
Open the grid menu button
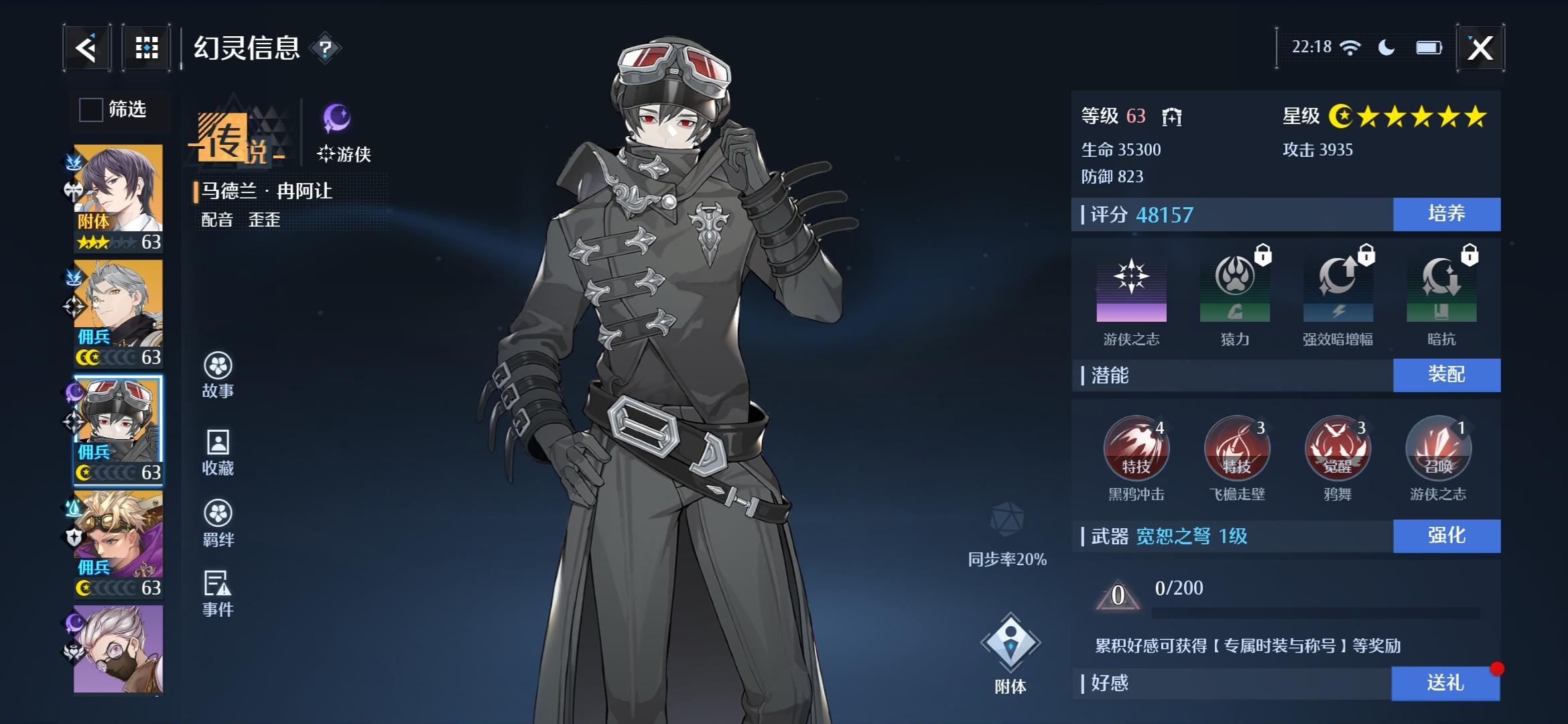click(147, 48)
